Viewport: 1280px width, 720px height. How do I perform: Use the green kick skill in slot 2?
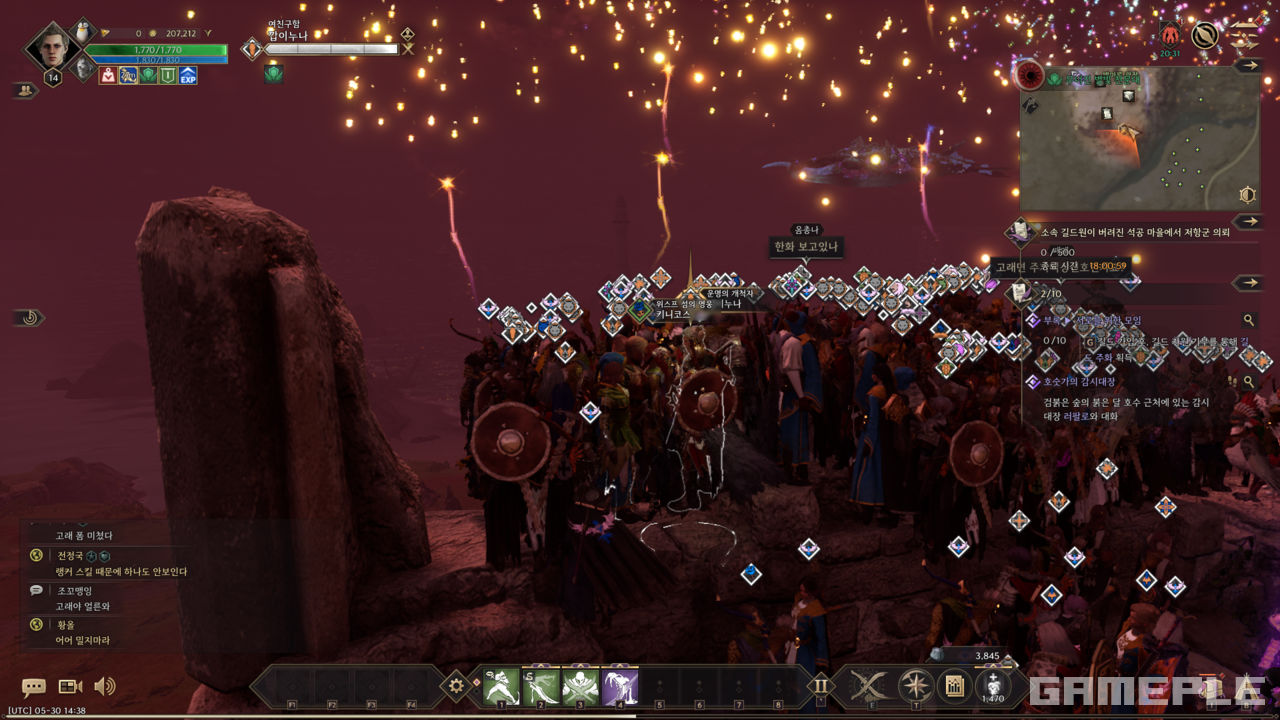point(541,686)
